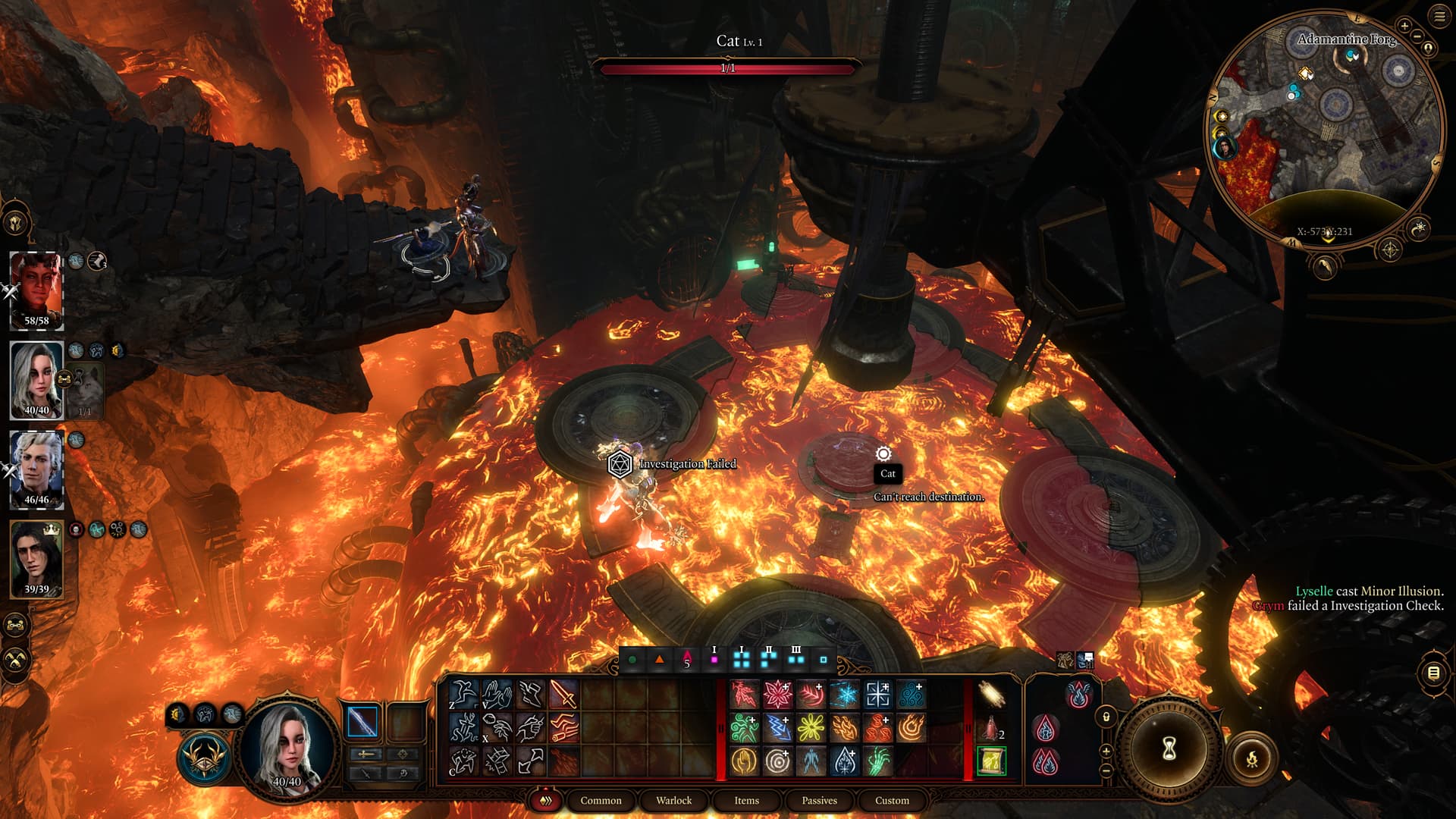Select the dark-haired crowned party portrait
Screen dimensions: 1456x819
(x=36, y=558)
